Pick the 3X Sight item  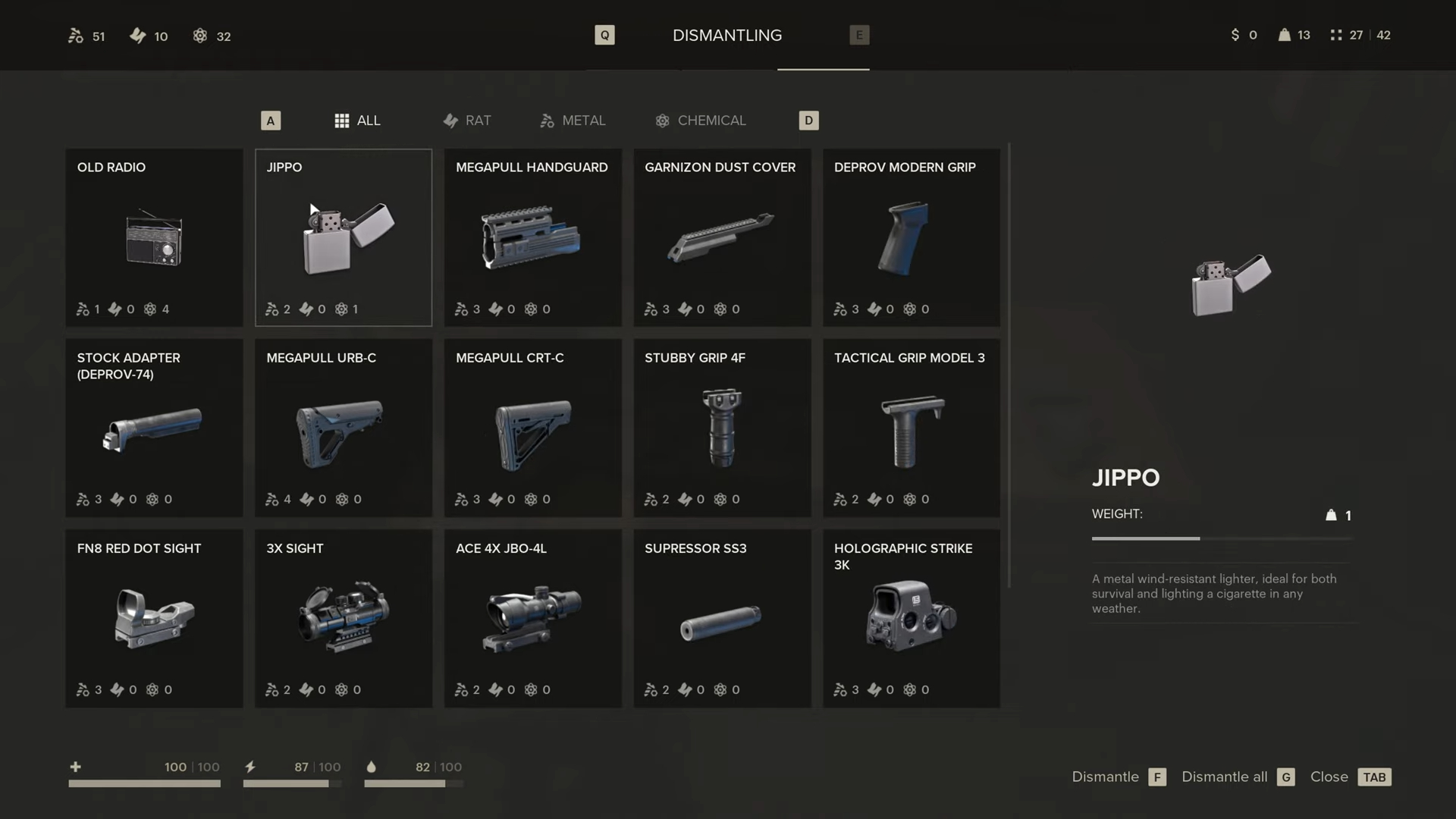(x=344, y=619)
